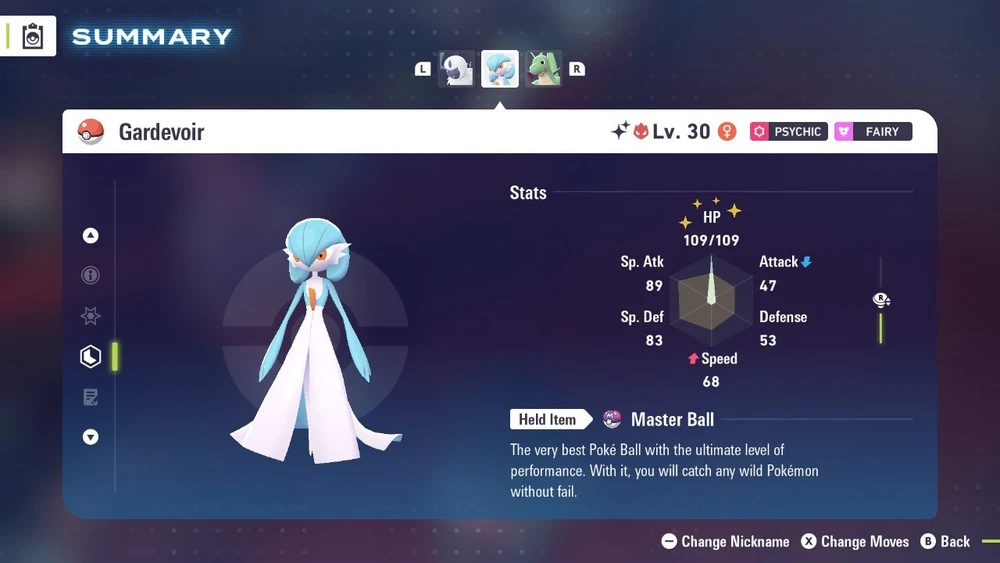Image resolution: width=1000 pixels, height=563 pixels.
Task: Click the up arrow above the page tabs
Action: coord(91,236)
